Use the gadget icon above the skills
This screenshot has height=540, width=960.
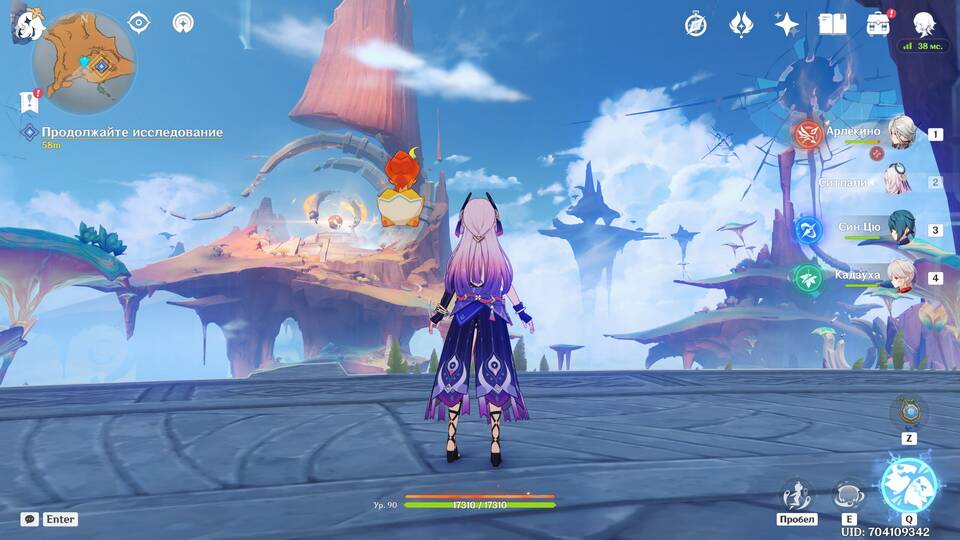[x=908, y=412]
